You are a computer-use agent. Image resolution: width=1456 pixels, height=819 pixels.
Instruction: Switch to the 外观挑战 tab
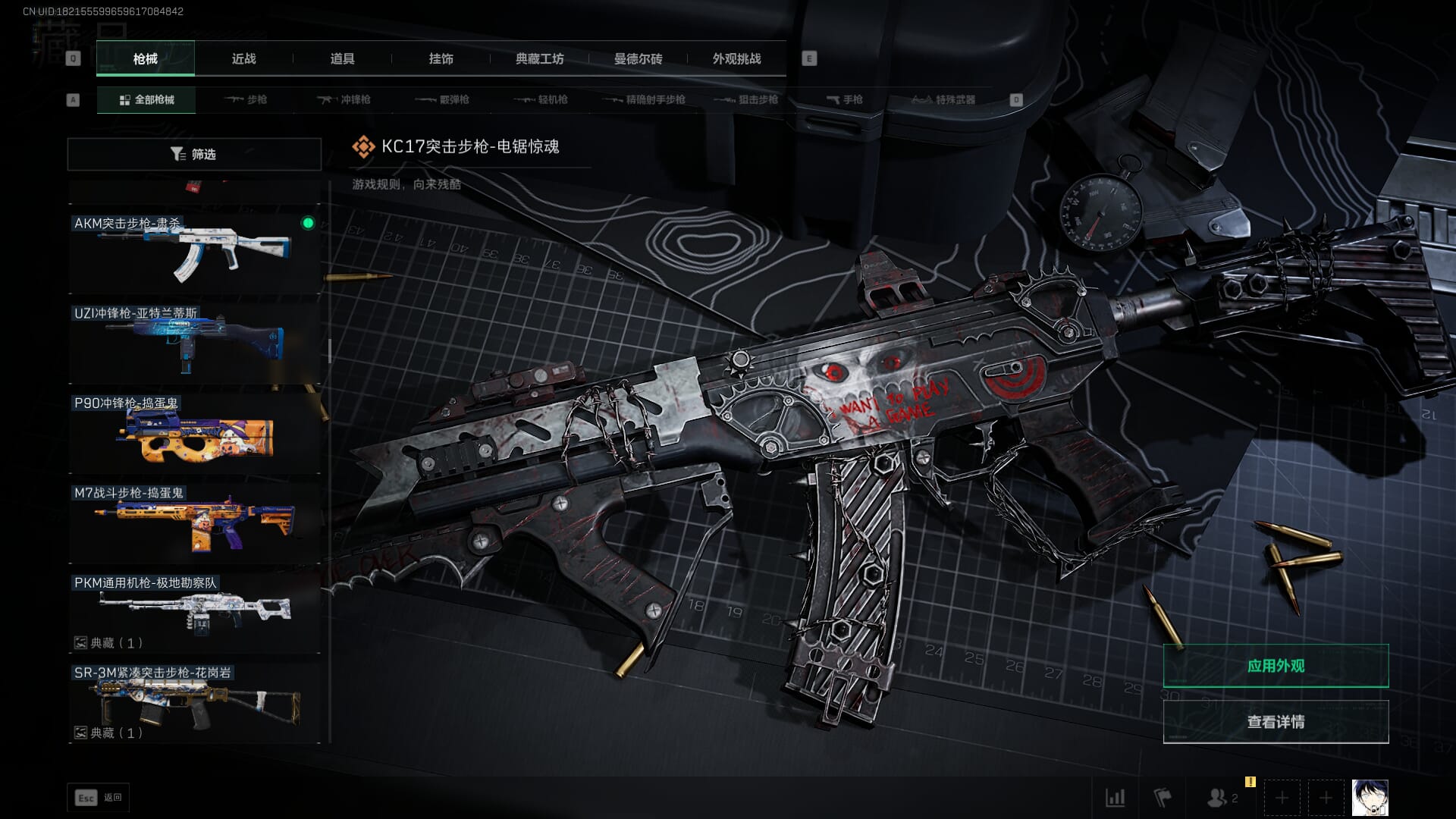(736, 58)
